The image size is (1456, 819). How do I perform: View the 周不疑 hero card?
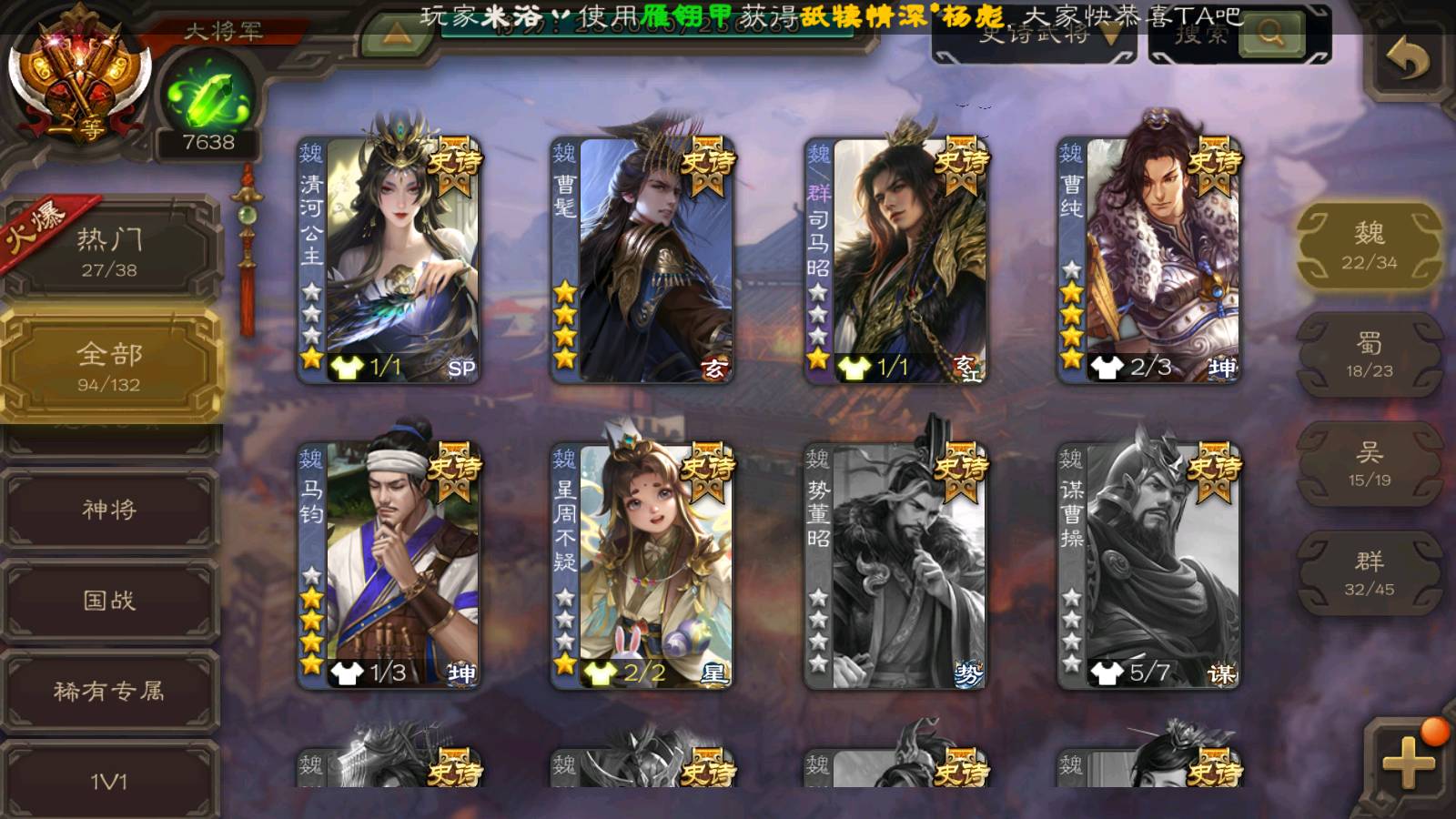coord(642,564)
